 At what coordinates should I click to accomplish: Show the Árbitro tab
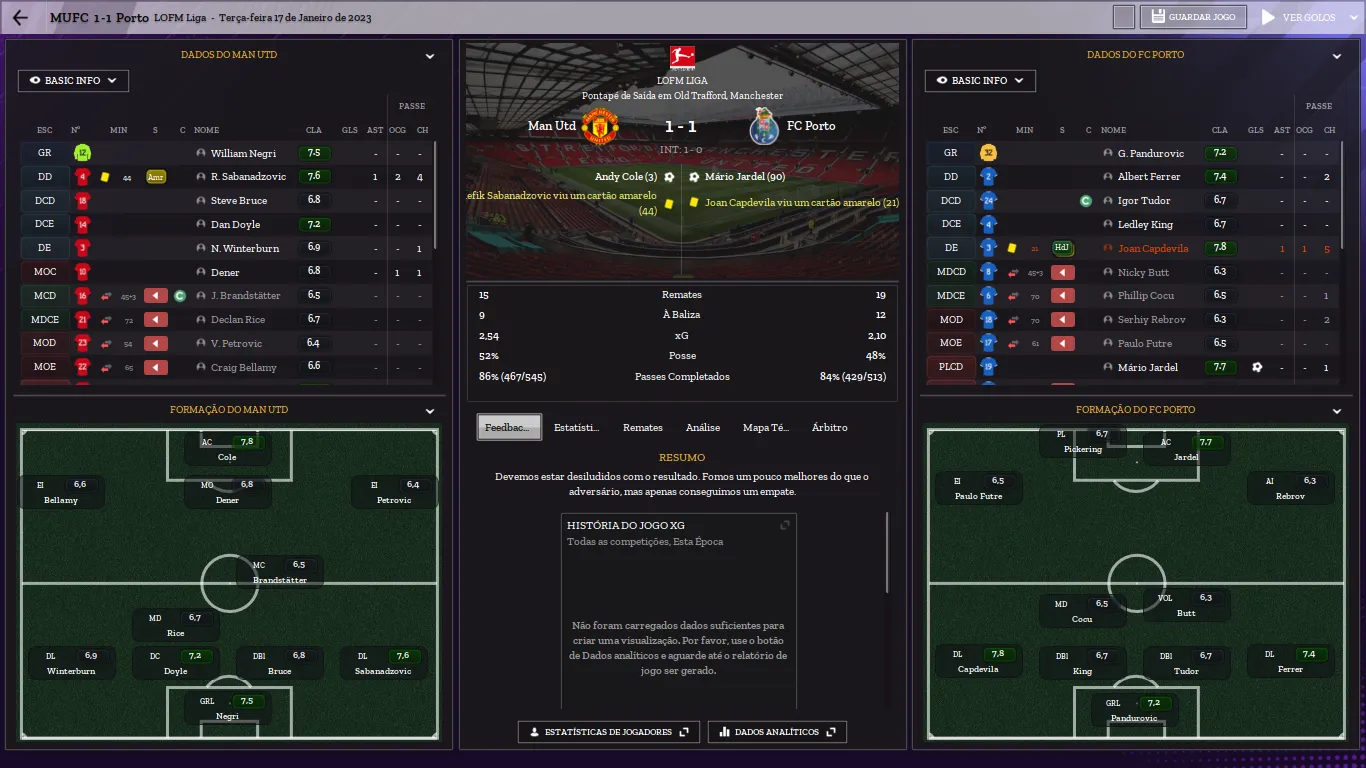[829, 428]
